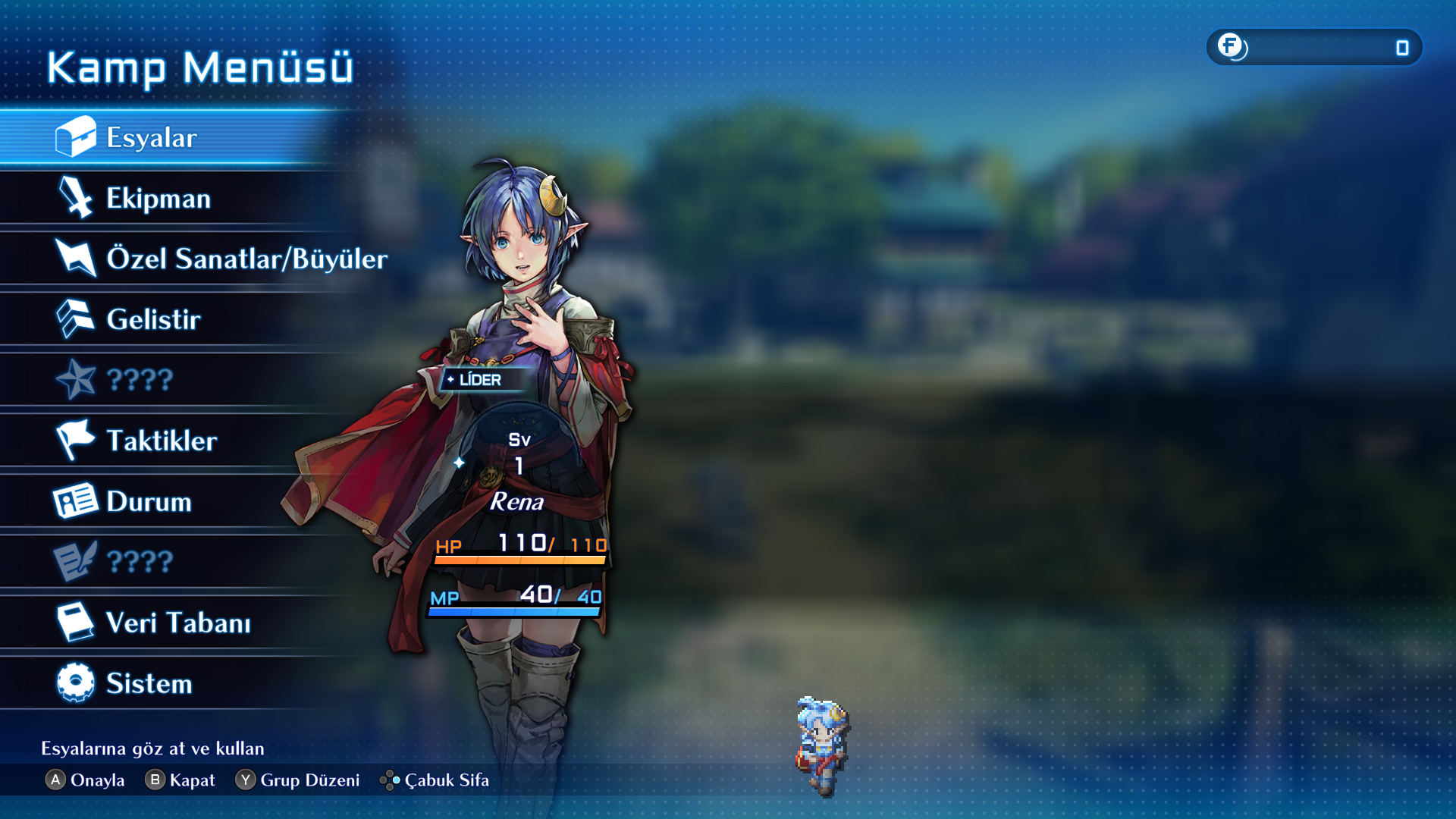Open the Sistem system menu
This screenshot has height=819, width=1456.
pyautogui.click(x=149, y=683)
